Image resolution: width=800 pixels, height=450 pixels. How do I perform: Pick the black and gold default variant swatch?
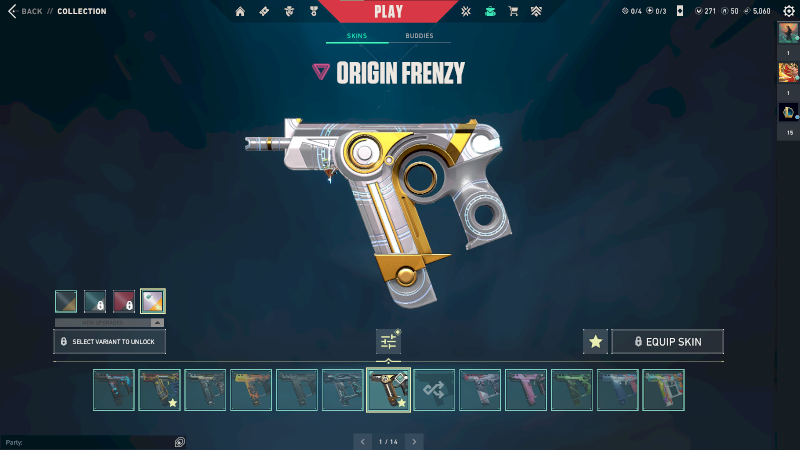tap(67, 301)
